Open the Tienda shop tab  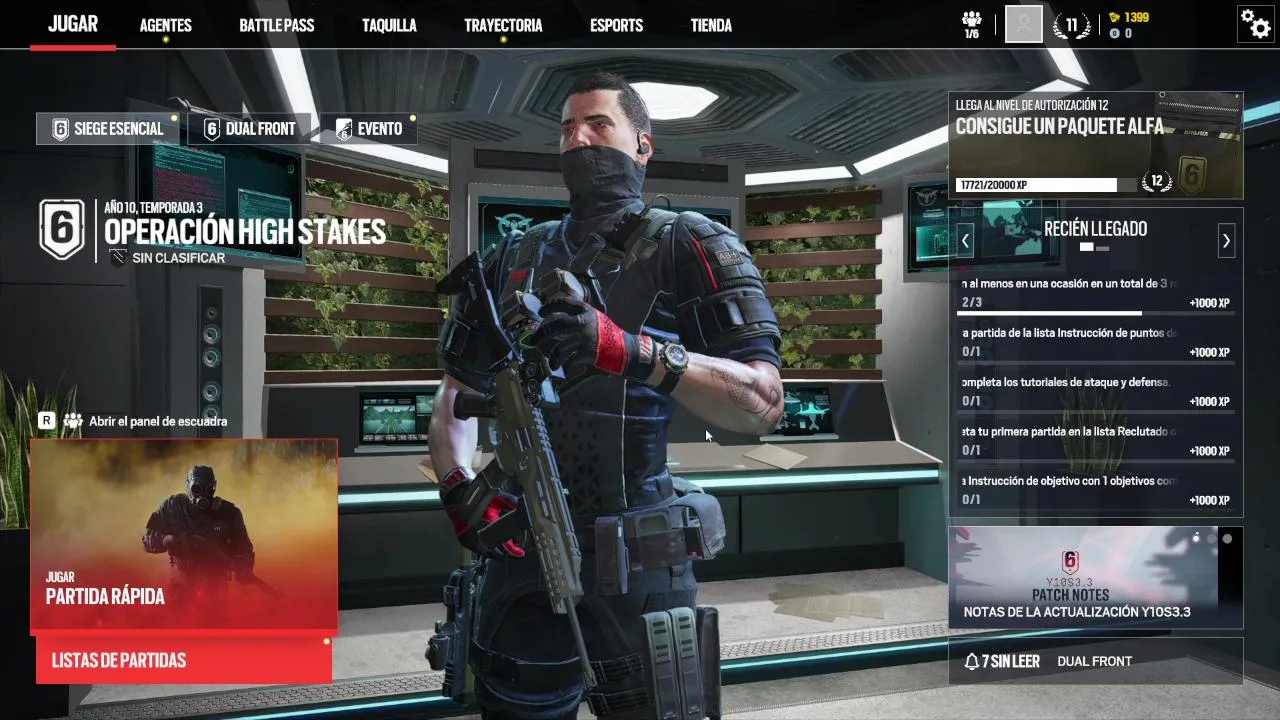click(x=711, y=25)
